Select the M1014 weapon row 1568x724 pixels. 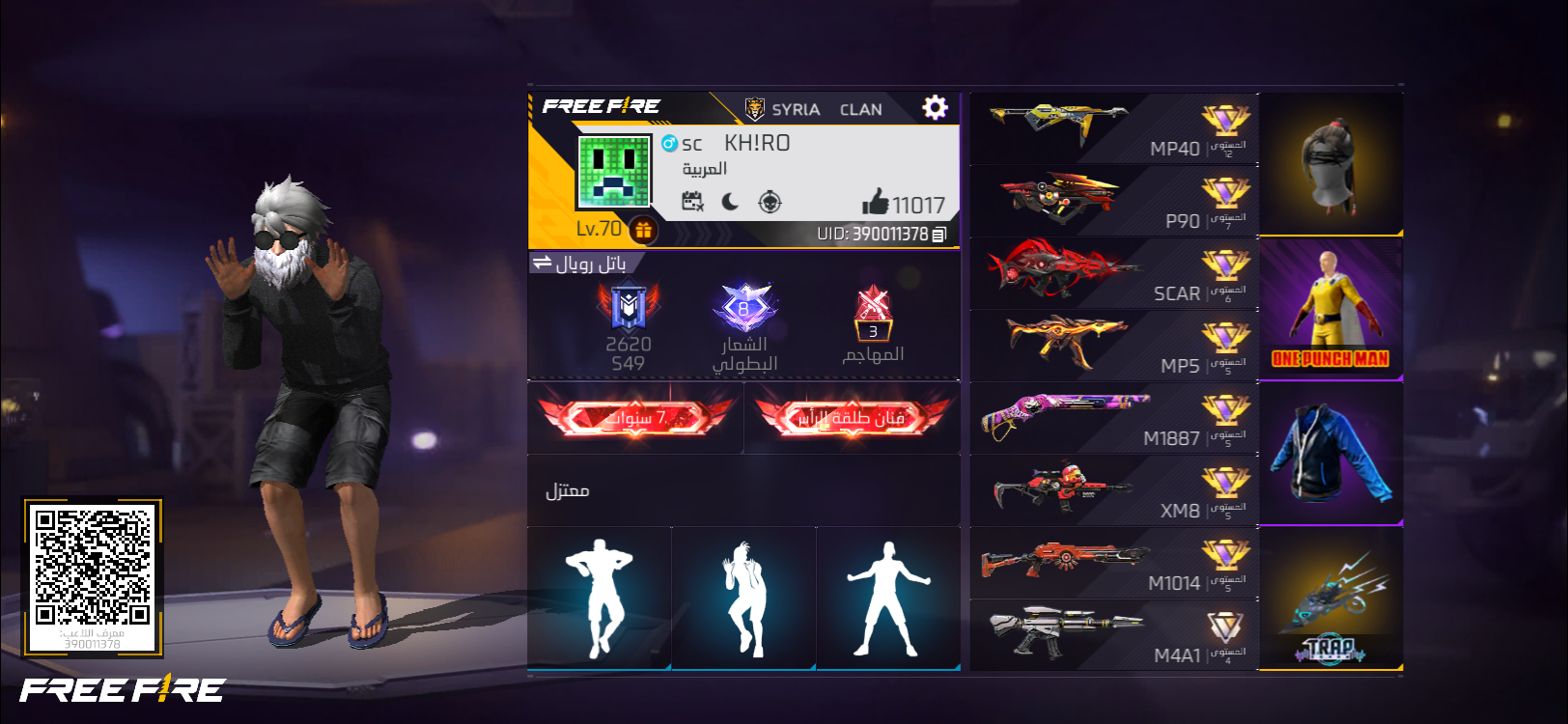[x=1113, y=563]
